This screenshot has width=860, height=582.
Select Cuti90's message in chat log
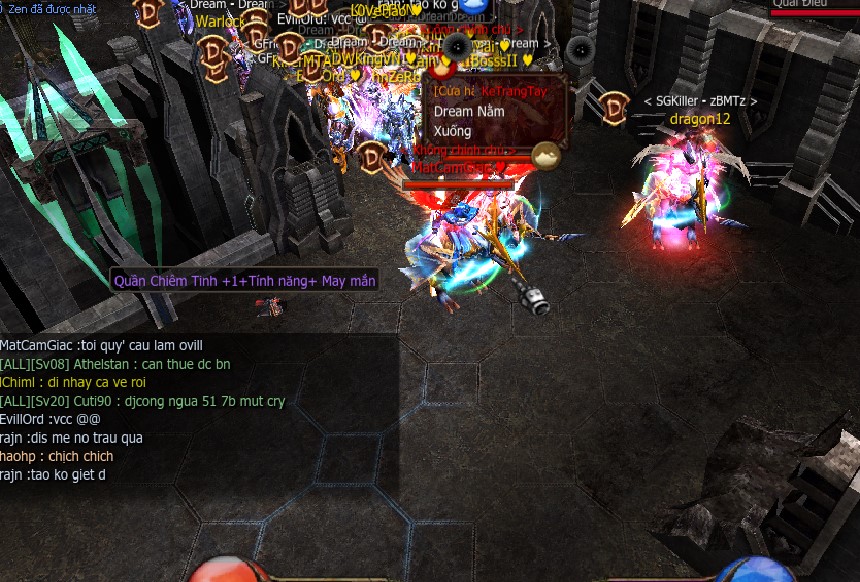(142, 401)
